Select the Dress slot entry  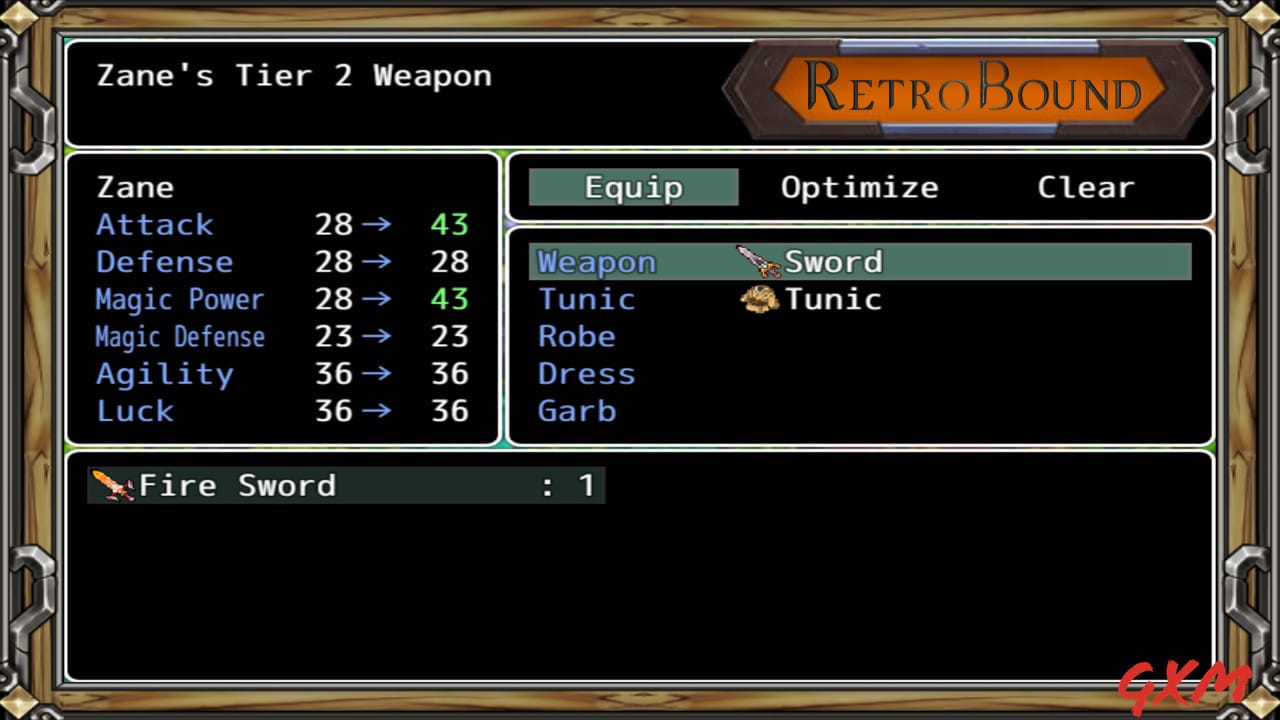coord(586,373)
